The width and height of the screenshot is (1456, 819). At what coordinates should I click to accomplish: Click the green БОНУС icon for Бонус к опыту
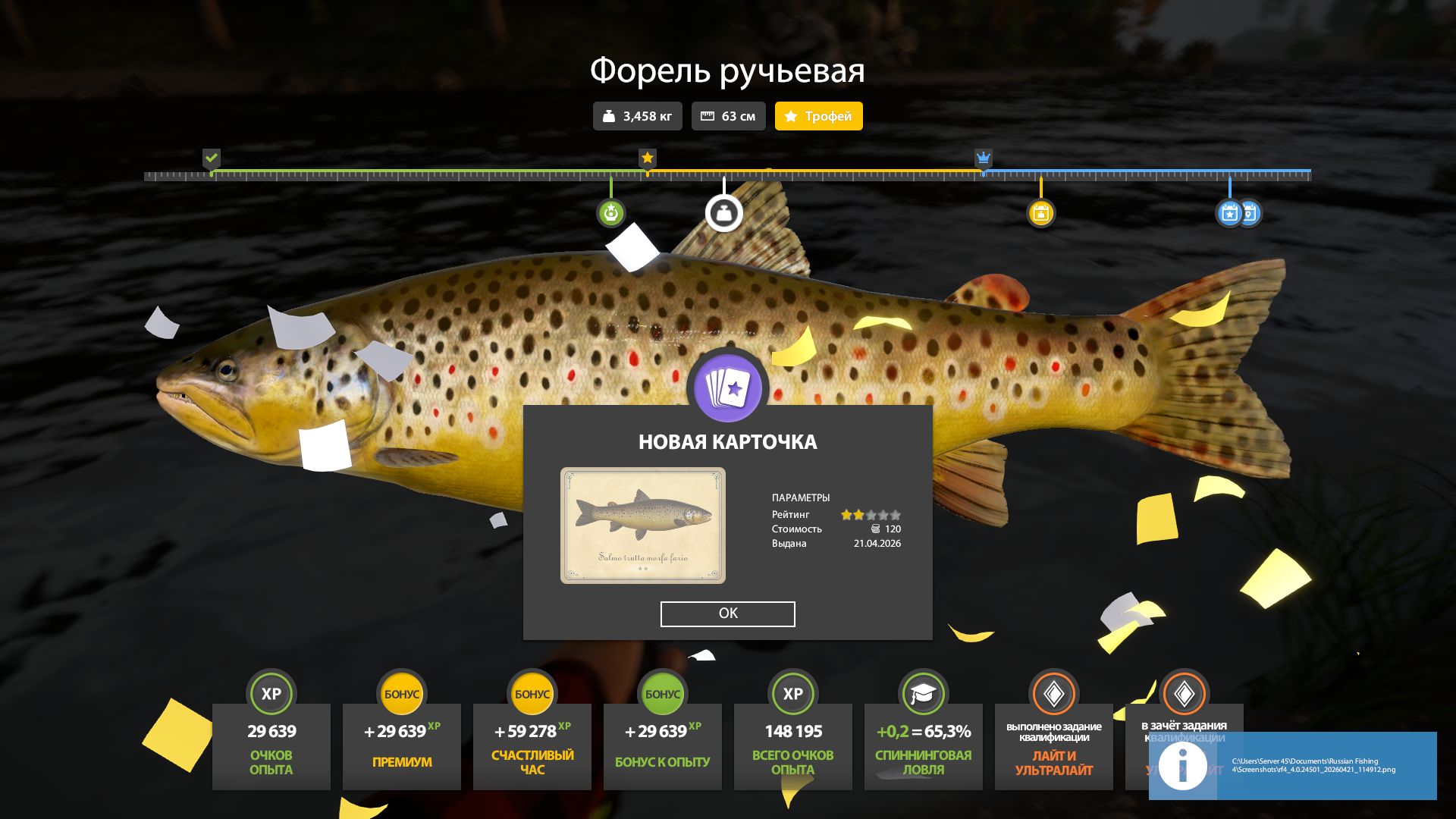pyautogui.click(x=662, y=693)
